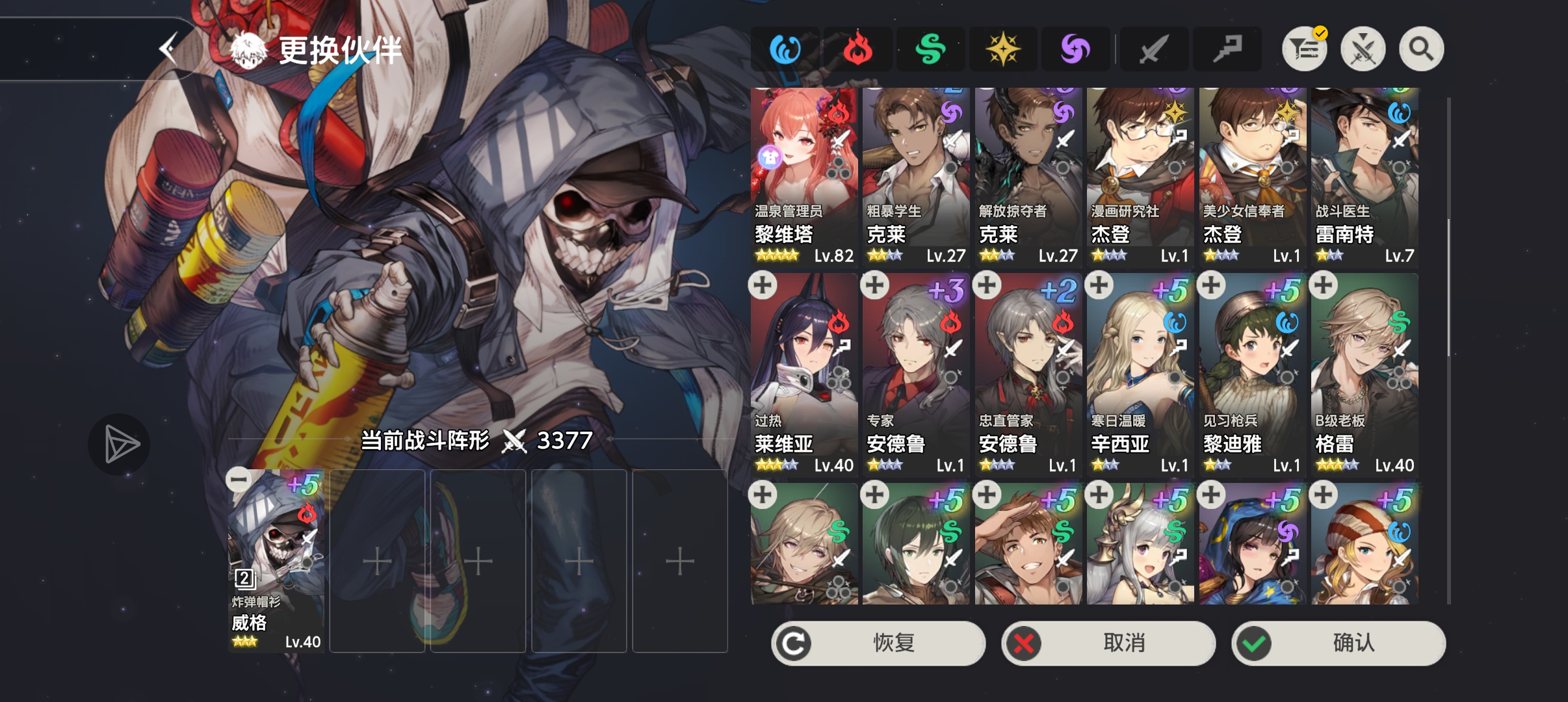Click the triangular play arrow on the left
Image resolution: width=1568 pixels, height=702 pixels.
[x=120, y=444]
